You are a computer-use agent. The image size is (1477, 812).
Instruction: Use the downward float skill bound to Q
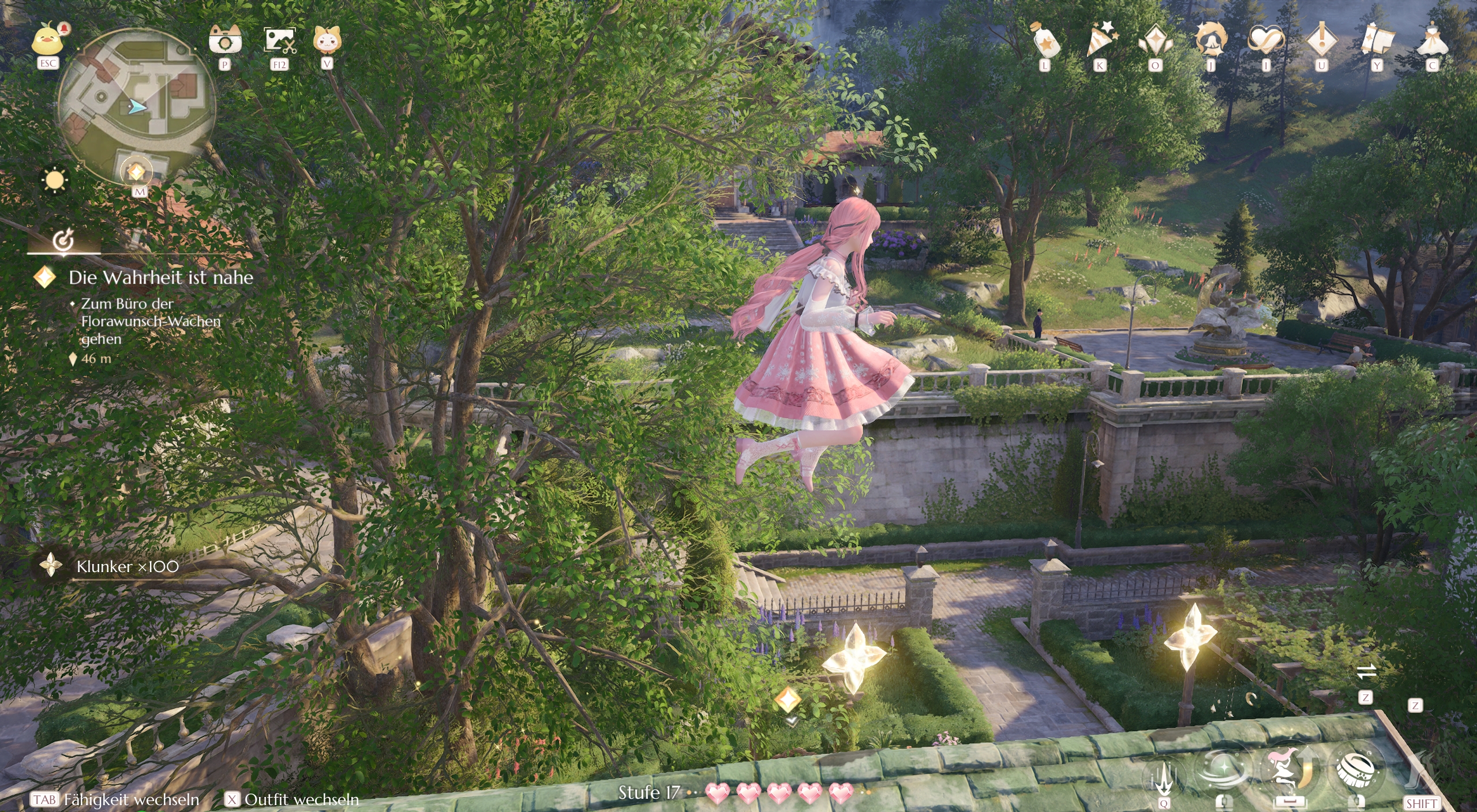click(x=1165, y=777)
